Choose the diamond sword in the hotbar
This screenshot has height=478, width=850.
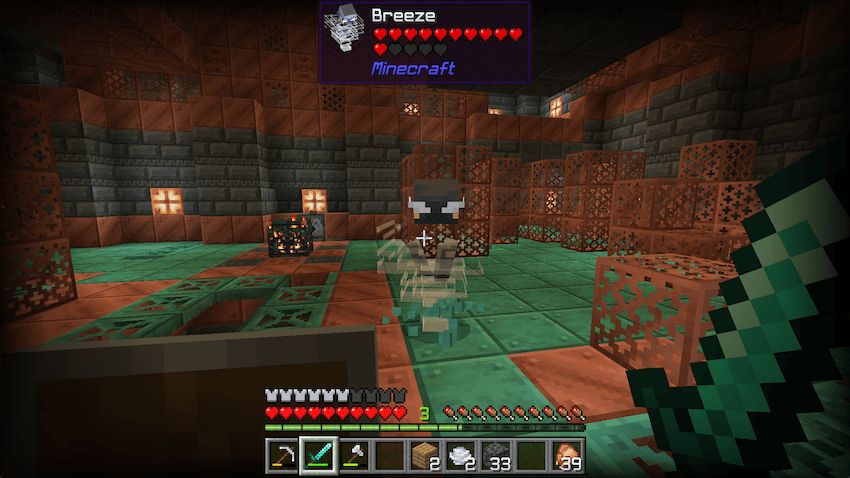pyautogui.click(x=319, y=455)
